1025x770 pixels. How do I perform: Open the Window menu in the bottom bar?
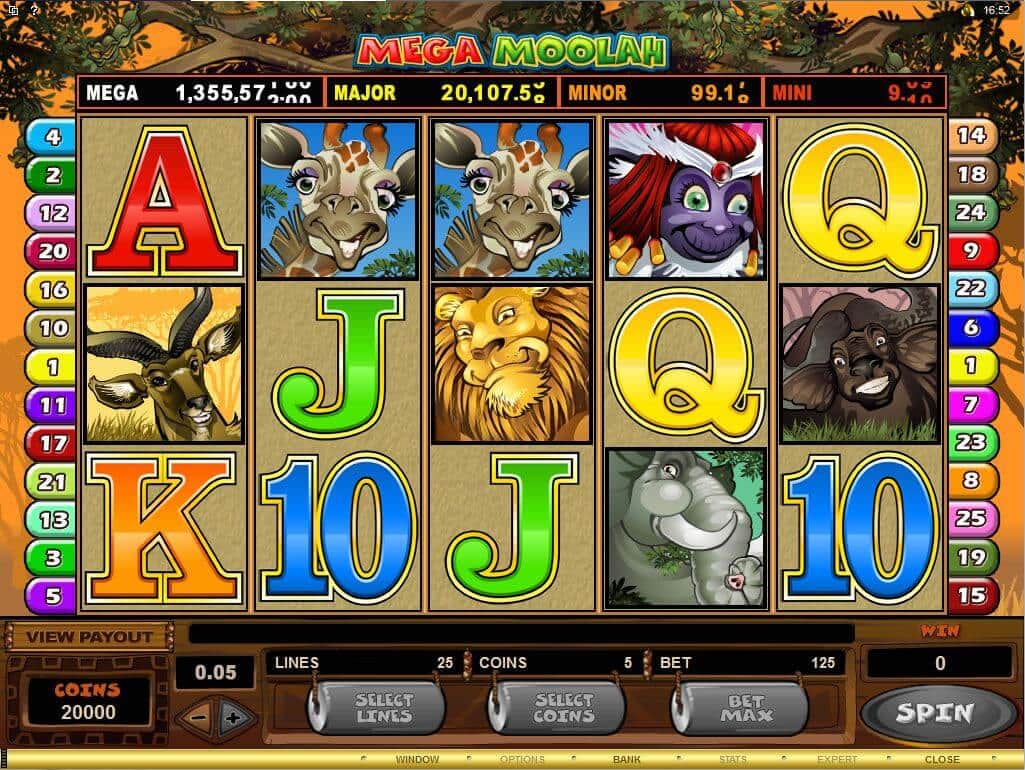click(x=417, y=760)
